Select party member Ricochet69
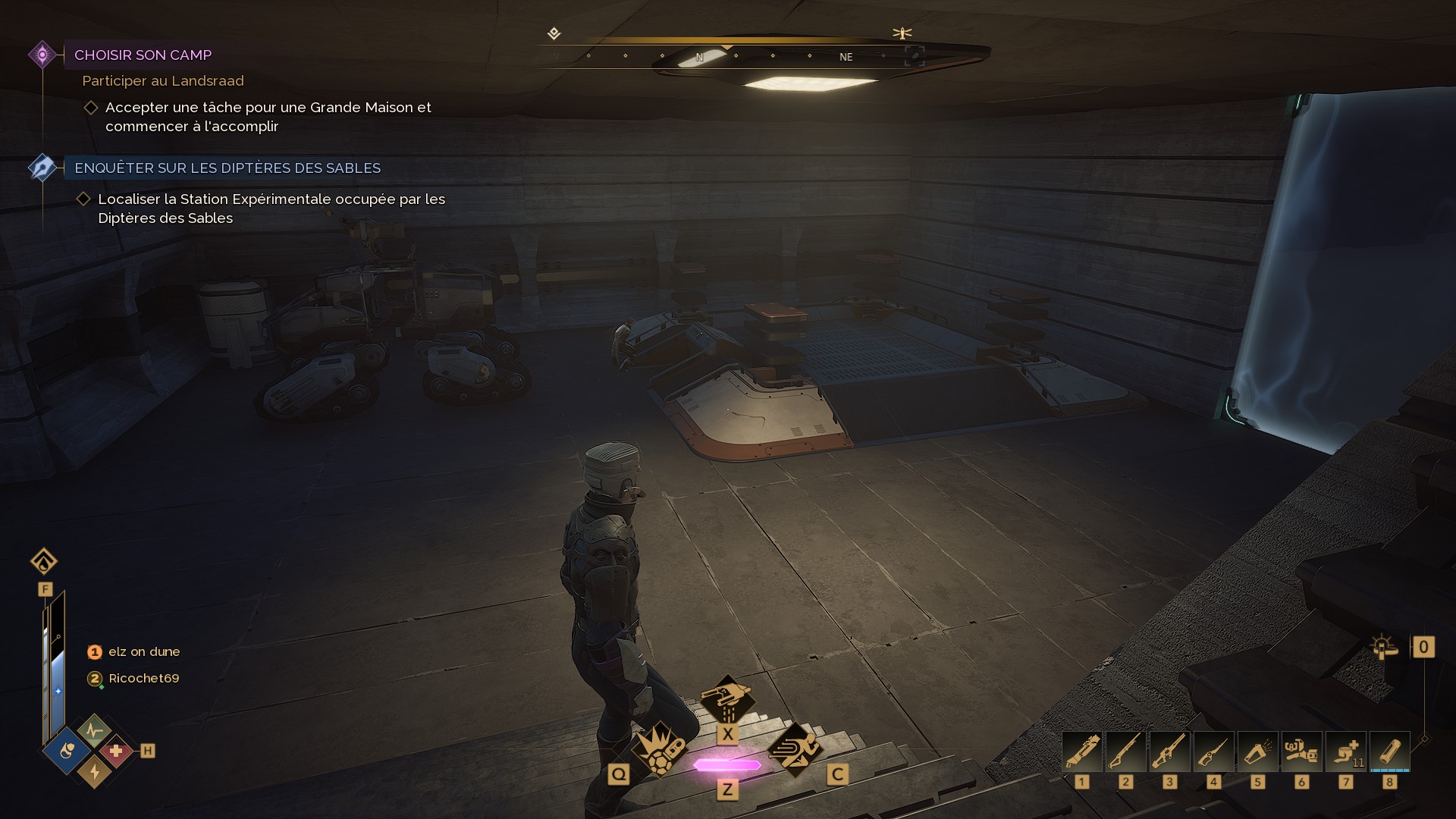The height and width of the screenshot is (819, 1456). (x=143, y=678)
